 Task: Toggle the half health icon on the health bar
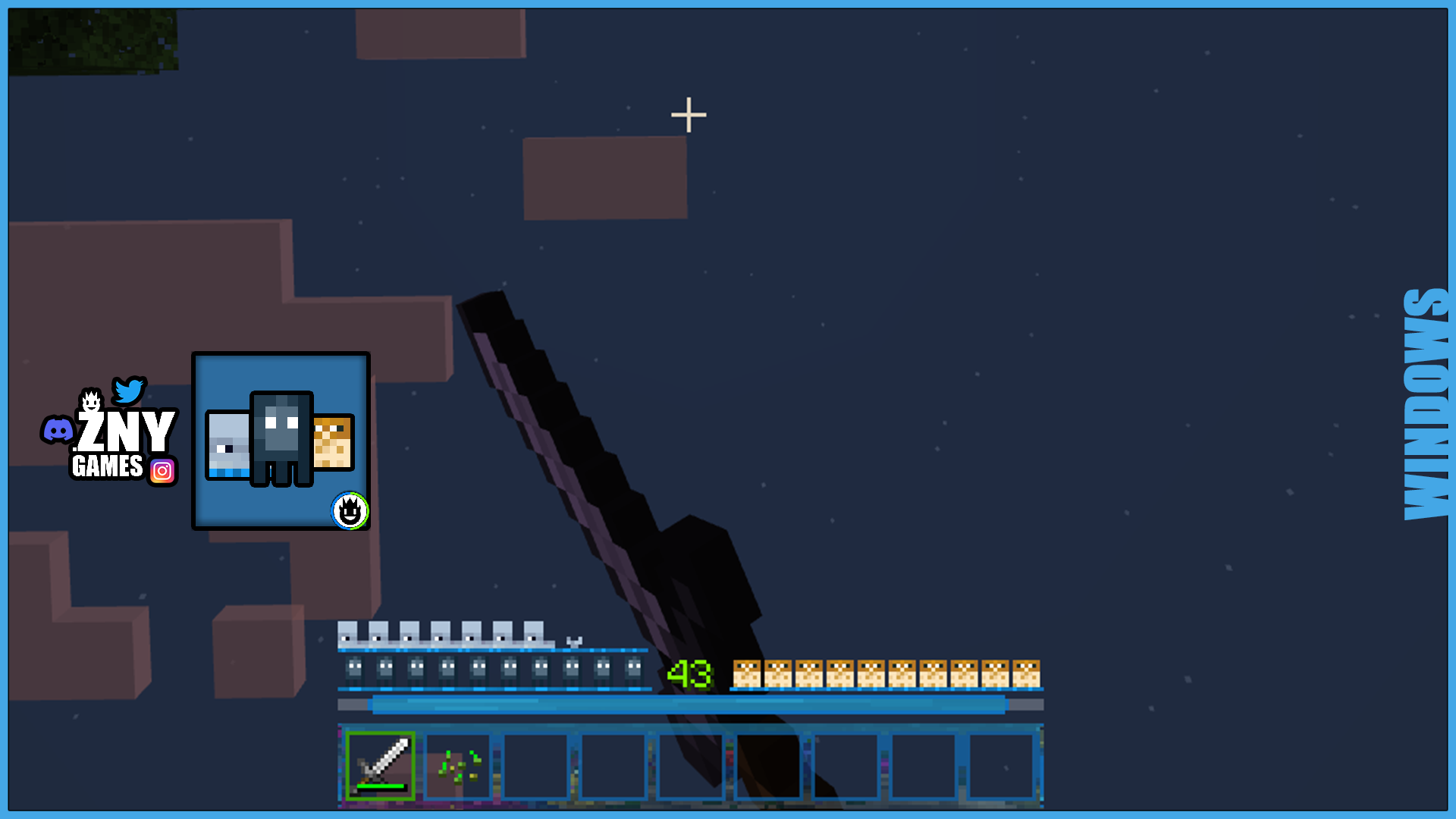click(x=573, y=641)
